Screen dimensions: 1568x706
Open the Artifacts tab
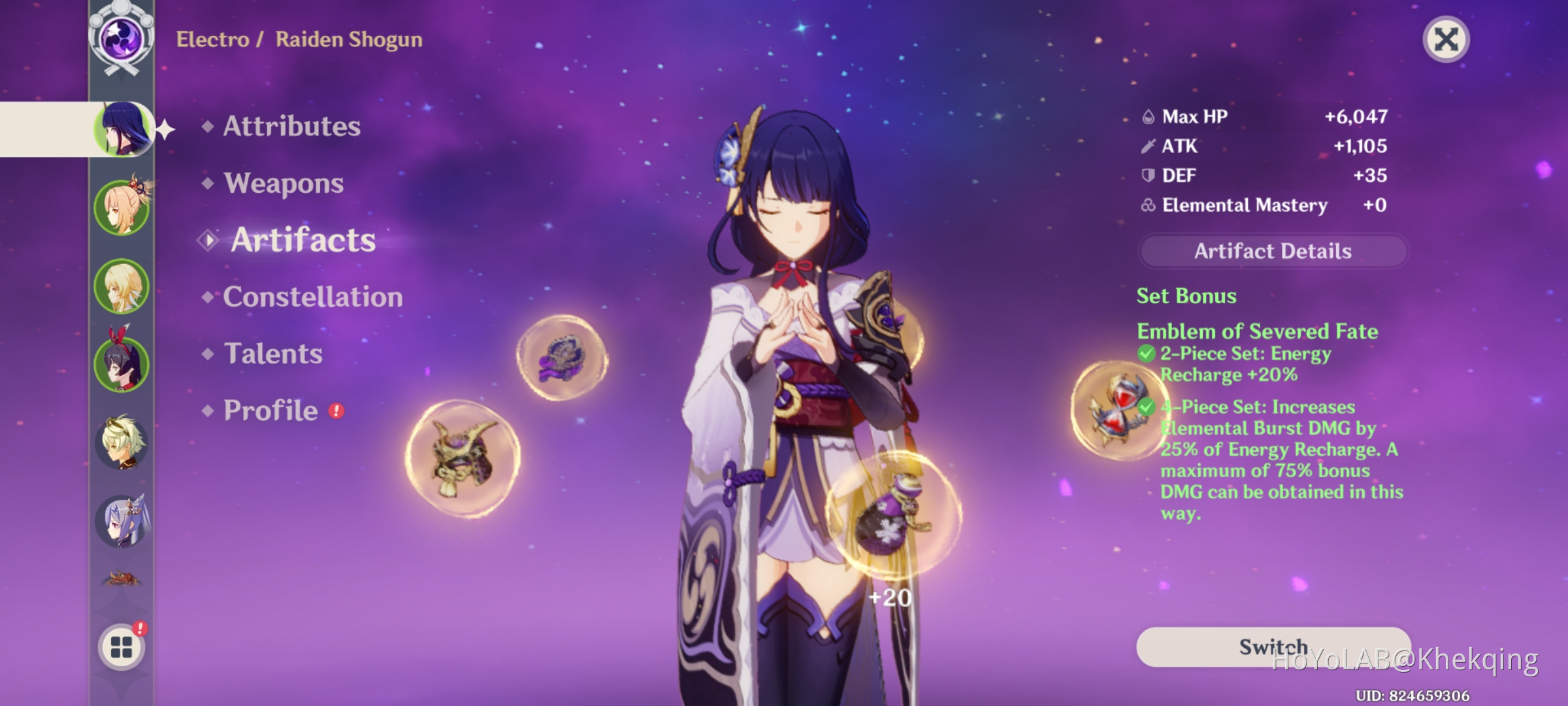point(302,241)
